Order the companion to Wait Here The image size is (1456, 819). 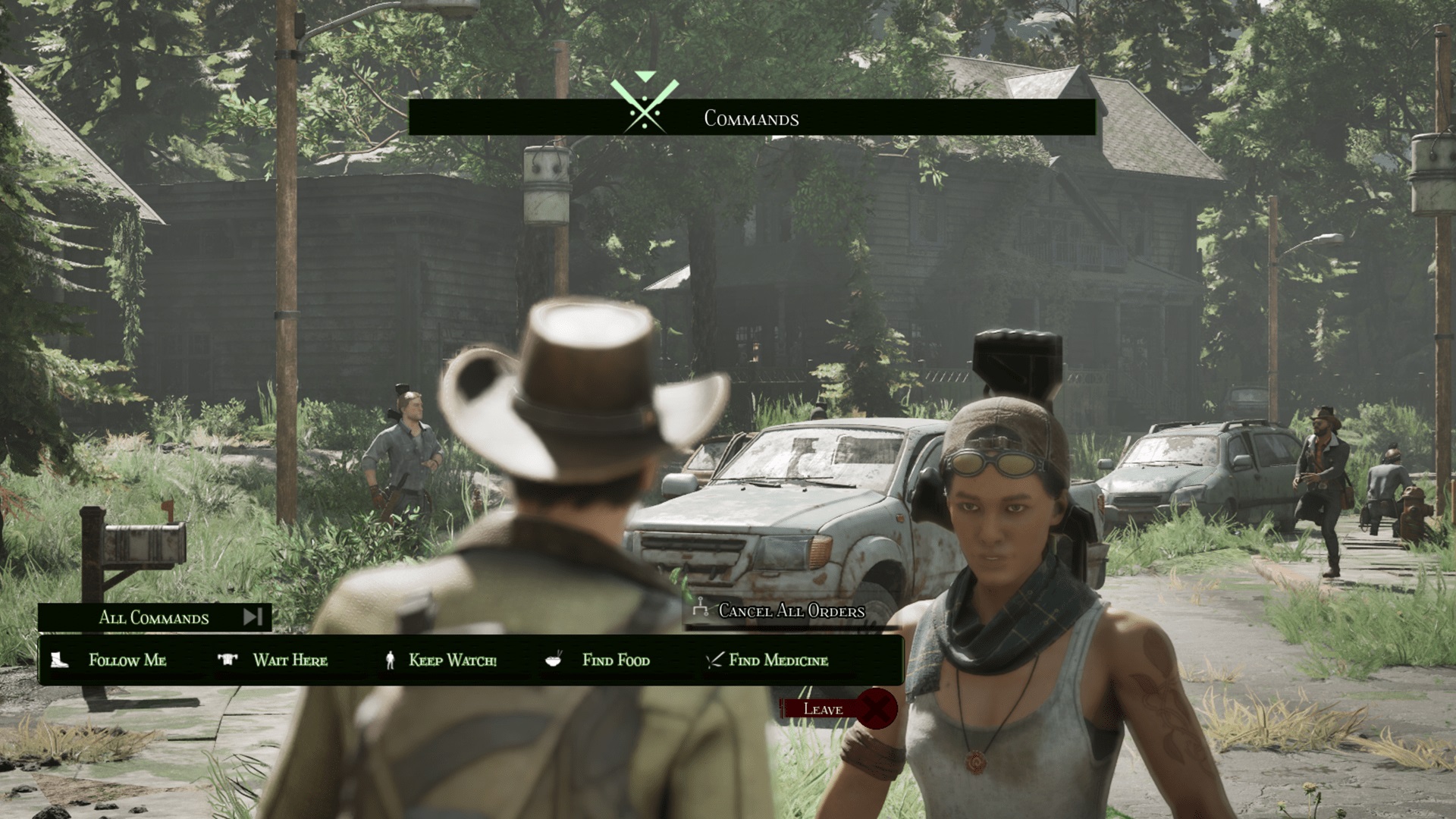tap(290, 661)
